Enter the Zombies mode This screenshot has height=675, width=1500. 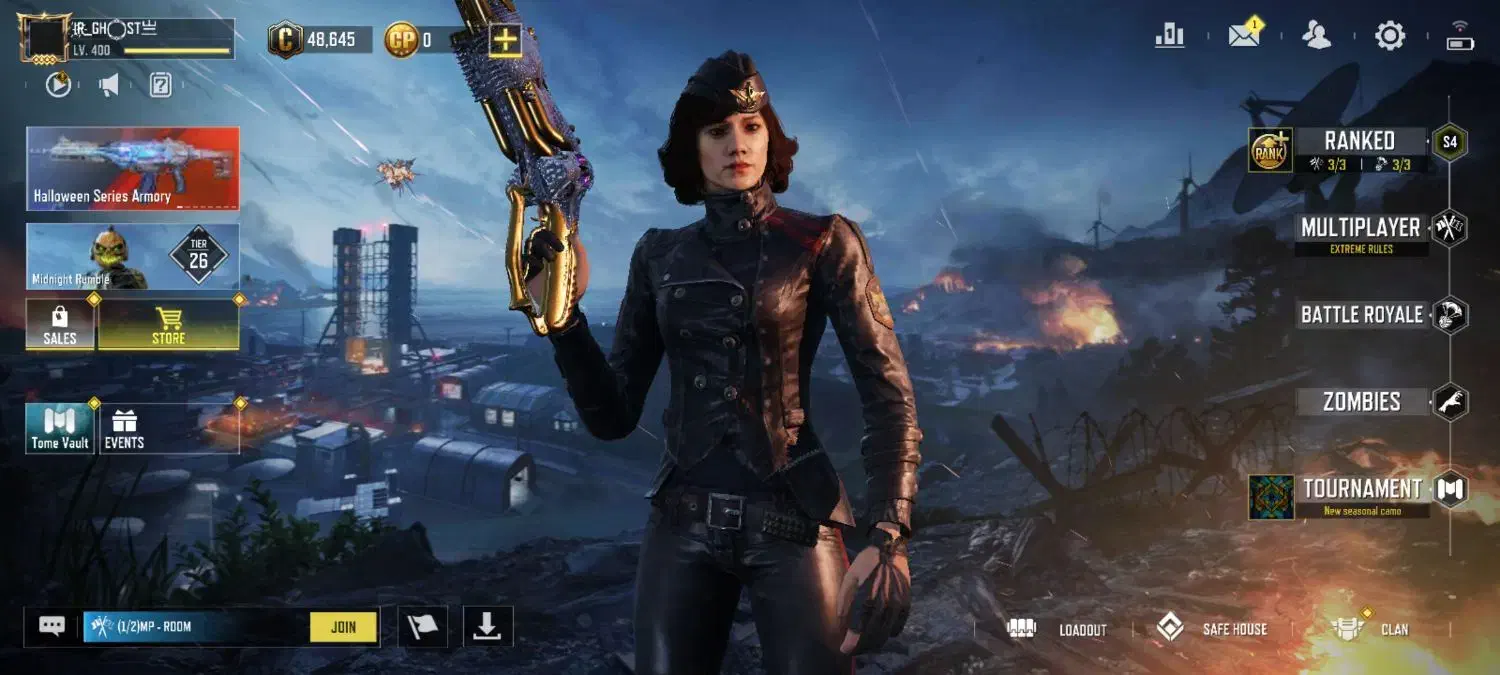pyautogui.click(x=1361, y=402)
